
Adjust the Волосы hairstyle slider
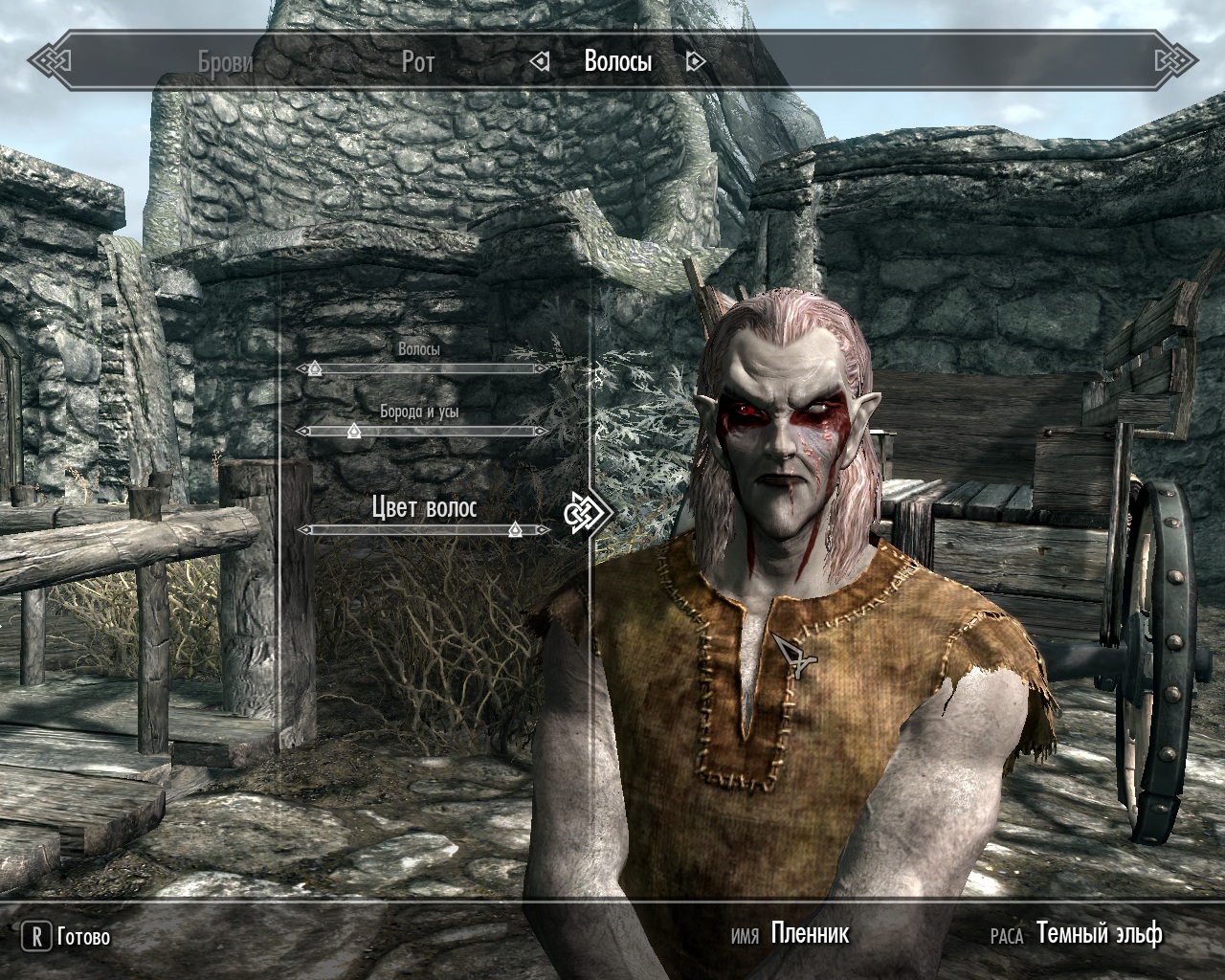(x=314, y=368)
